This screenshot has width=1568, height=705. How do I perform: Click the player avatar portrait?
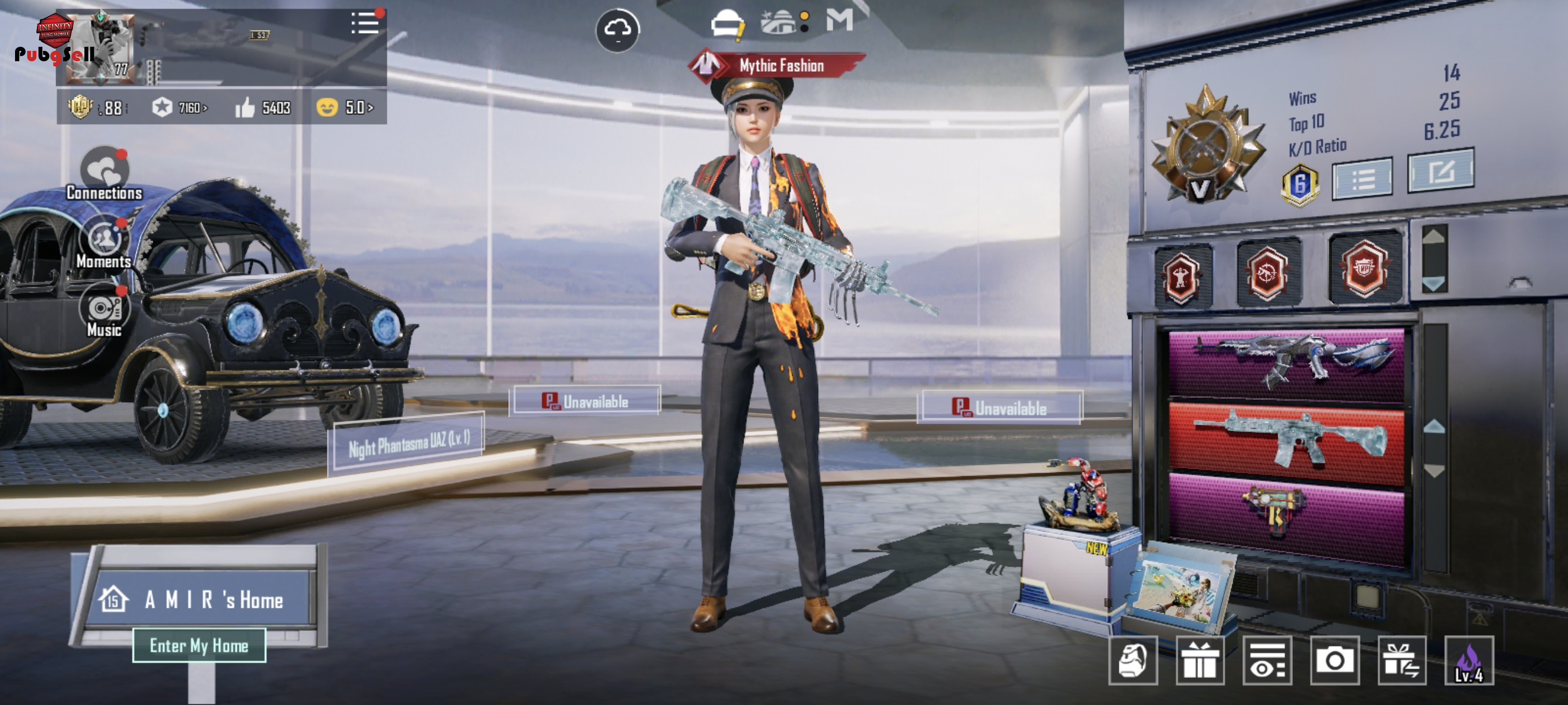coord(101,47)
